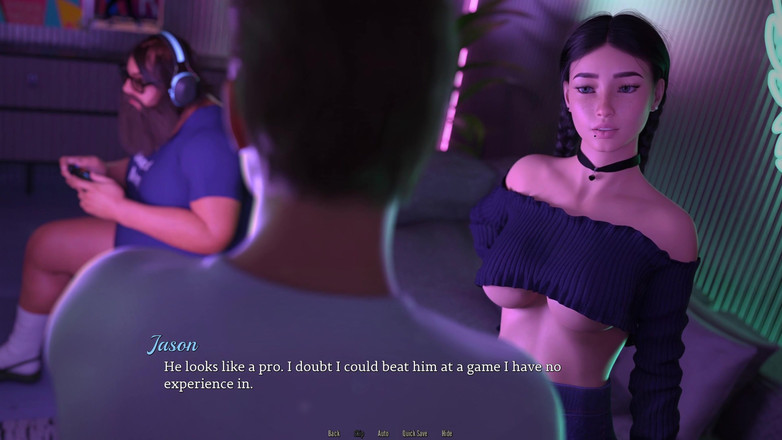Hide the dialogue interface

(447, 433)
